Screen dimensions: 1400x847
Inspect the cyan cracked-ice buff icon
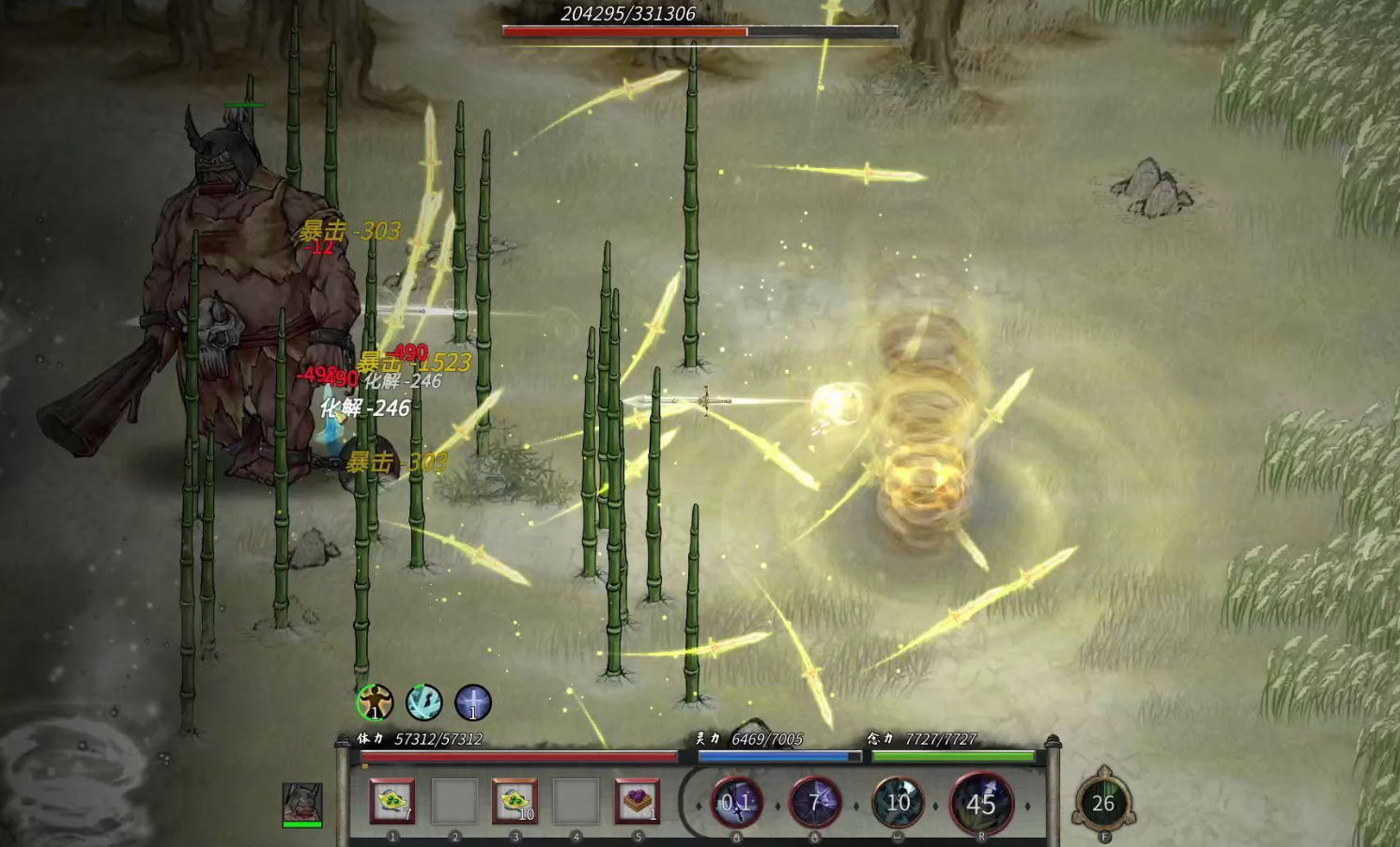click(424, 701)
